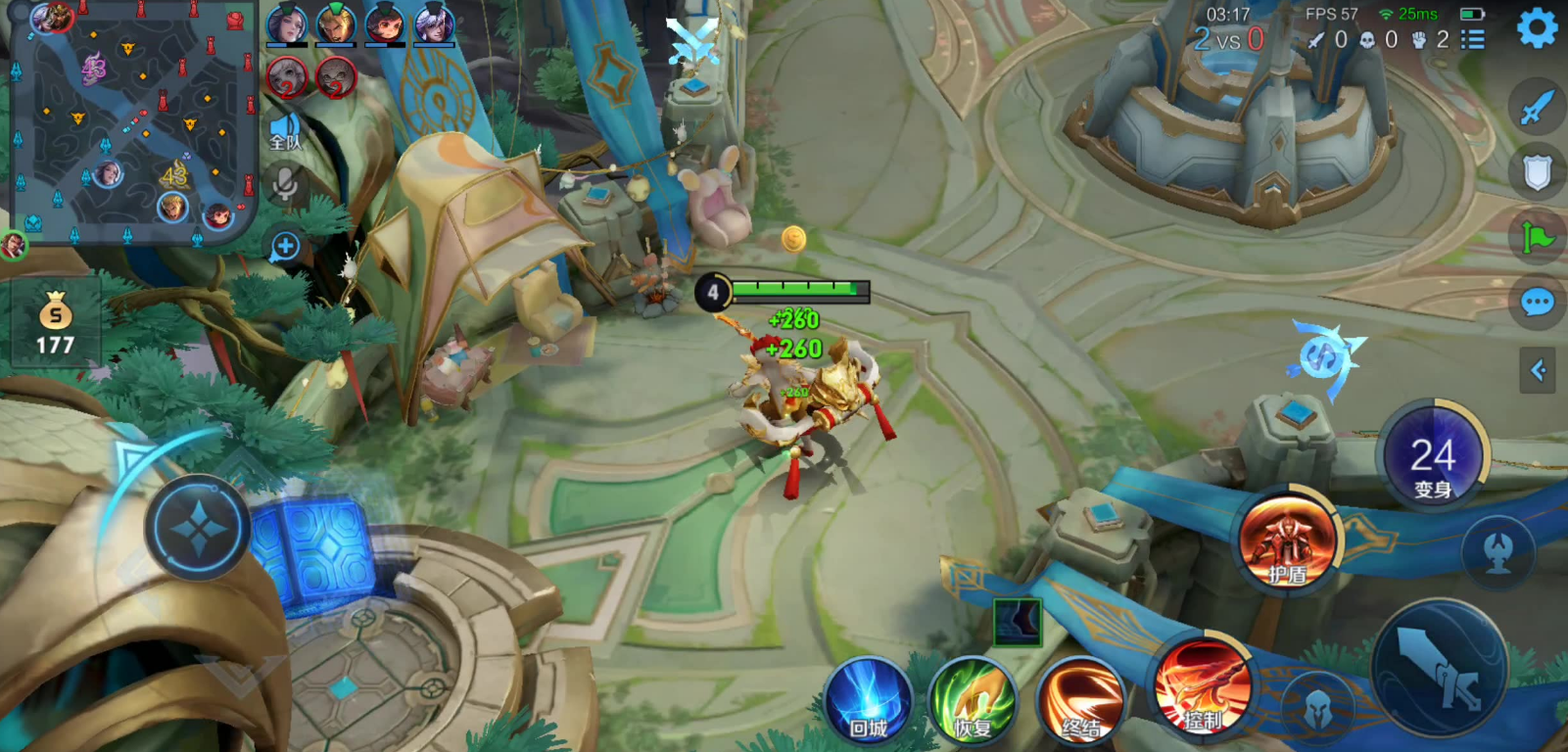This screenshot has height=752, width=1568.
Task: Tap the target-tower button
Action: [1497, 553]
